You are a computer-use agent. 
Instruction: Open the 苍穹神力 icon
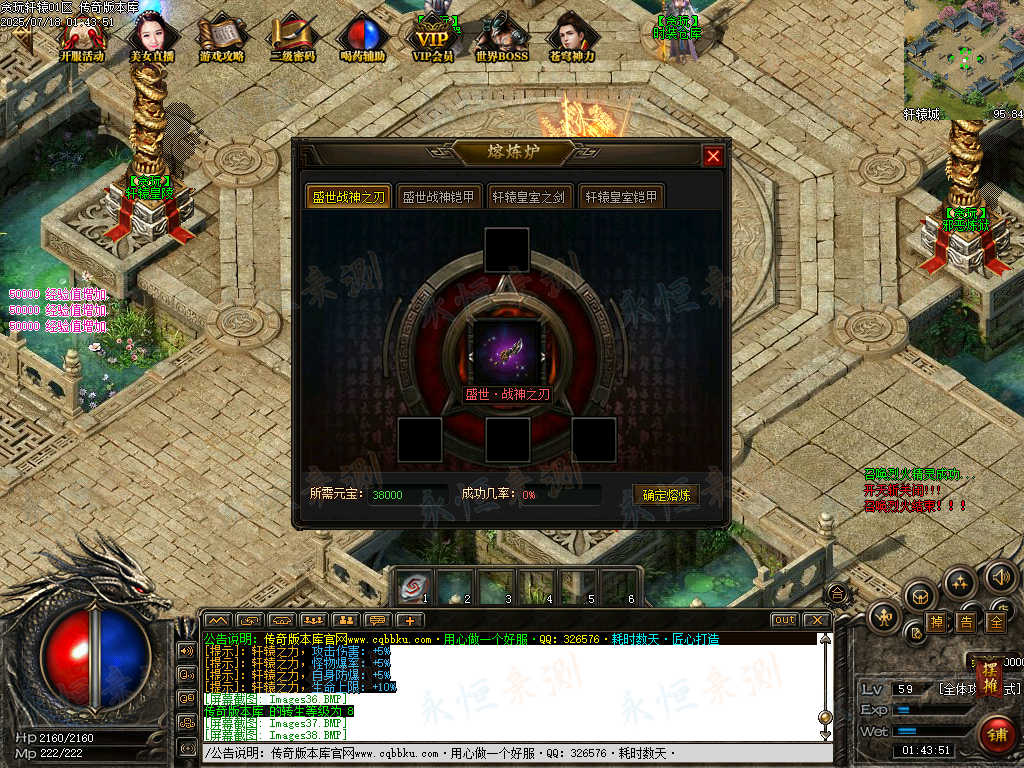click(572, 36)
